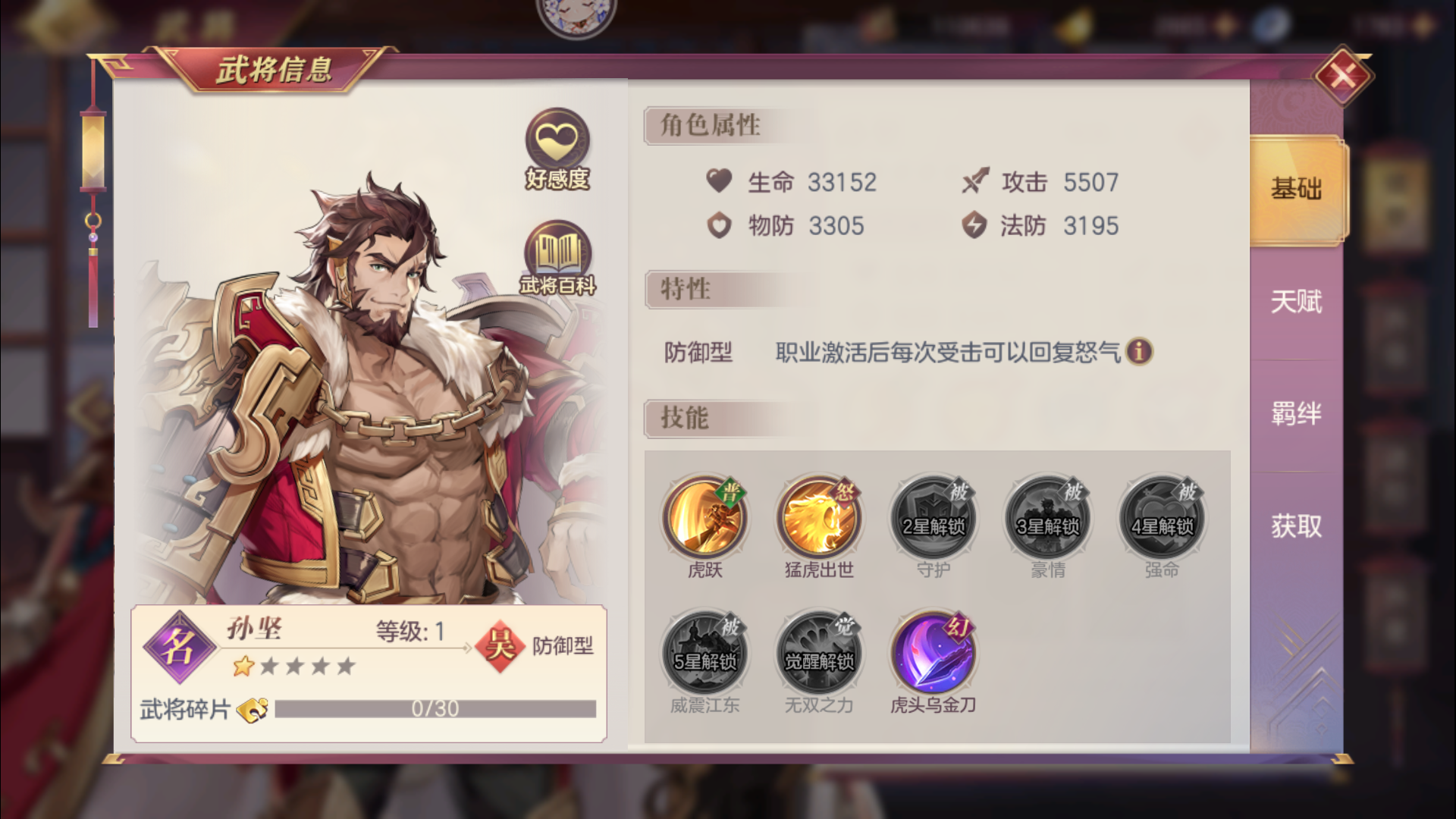Open the 虎头乌金刀 phantom weapon skill
The width and height of the screenshot is (1456, 819).
(x=930, y=652)
